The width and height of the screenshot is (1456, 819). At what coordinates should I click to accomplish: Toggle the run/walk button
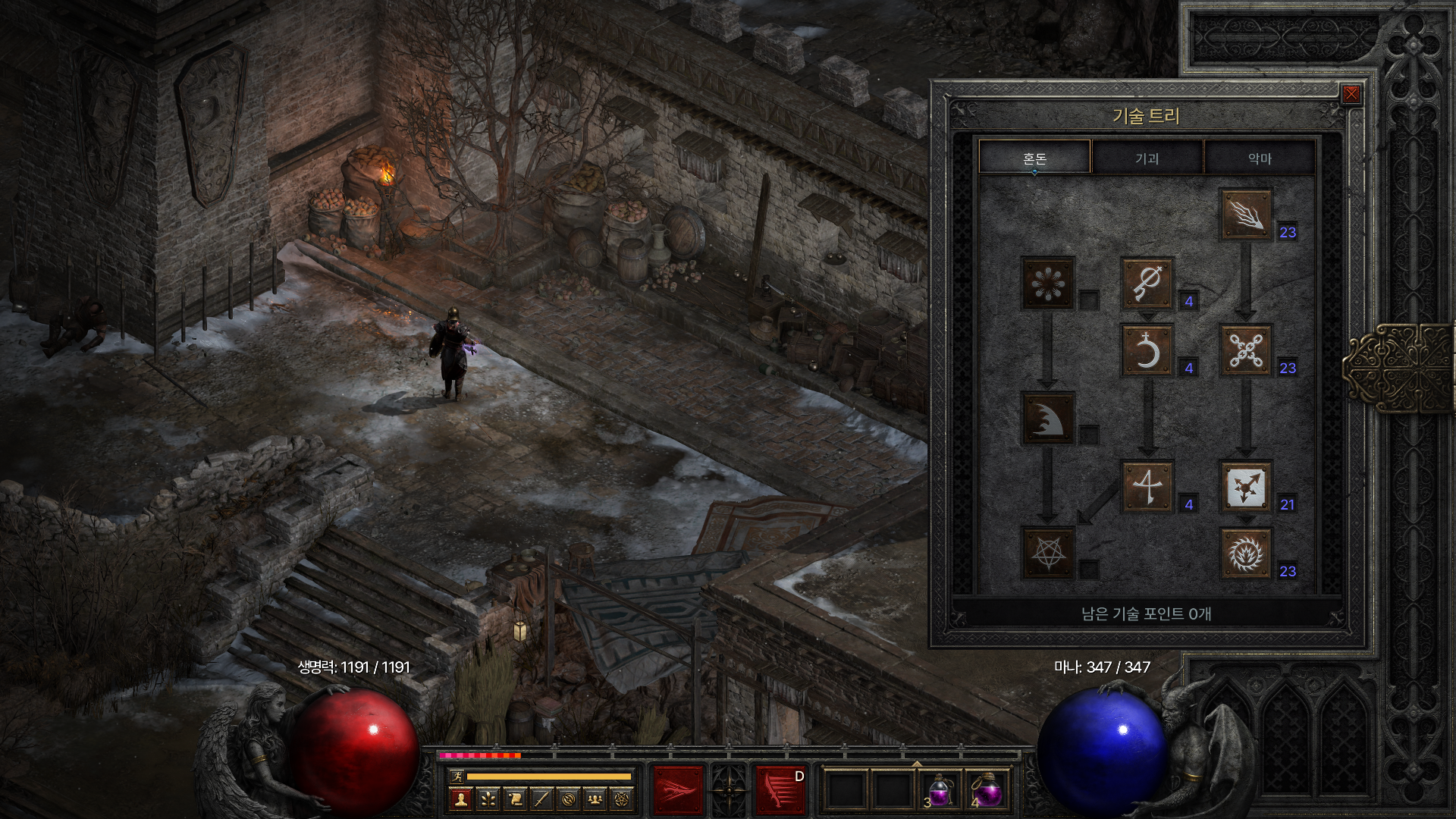point(456,776)
